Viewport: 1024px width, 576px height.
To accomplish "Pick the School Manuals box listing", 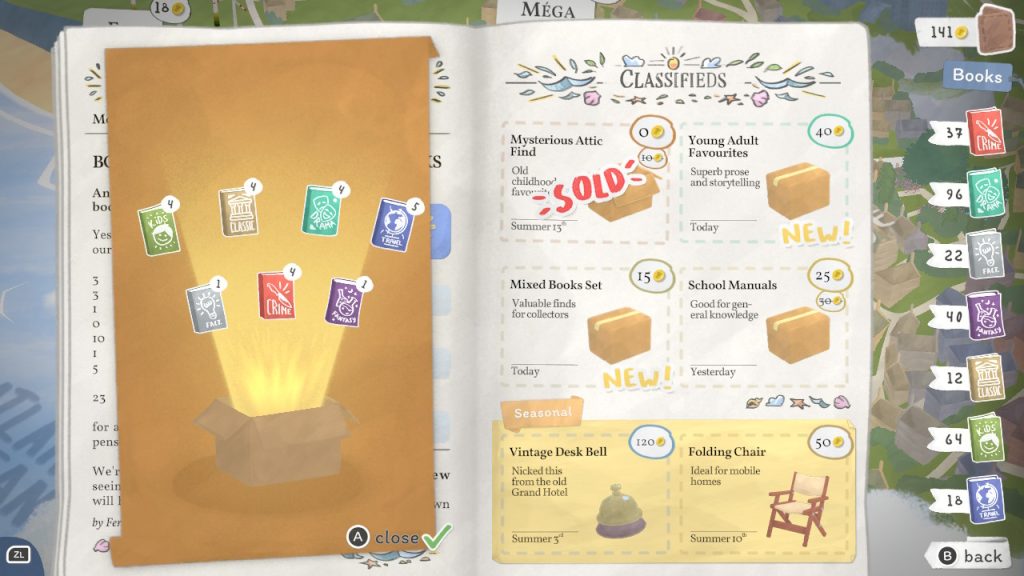I will pos(765,325).
